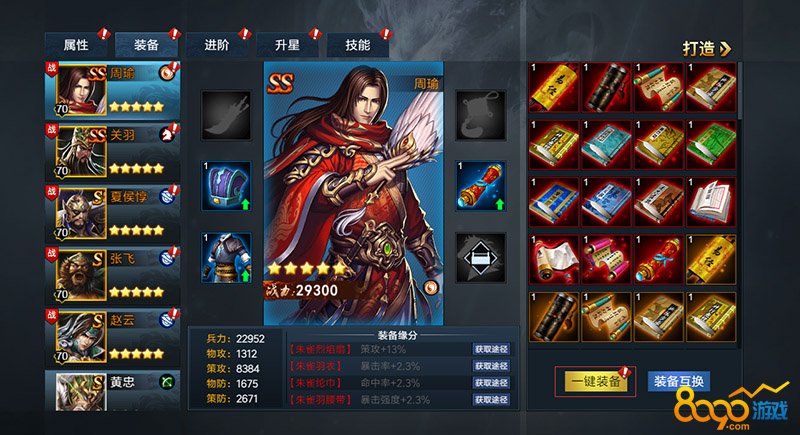Open the 装备互换 equipment swap
This screenshot has height=435, width=800.
coord(680,381)
